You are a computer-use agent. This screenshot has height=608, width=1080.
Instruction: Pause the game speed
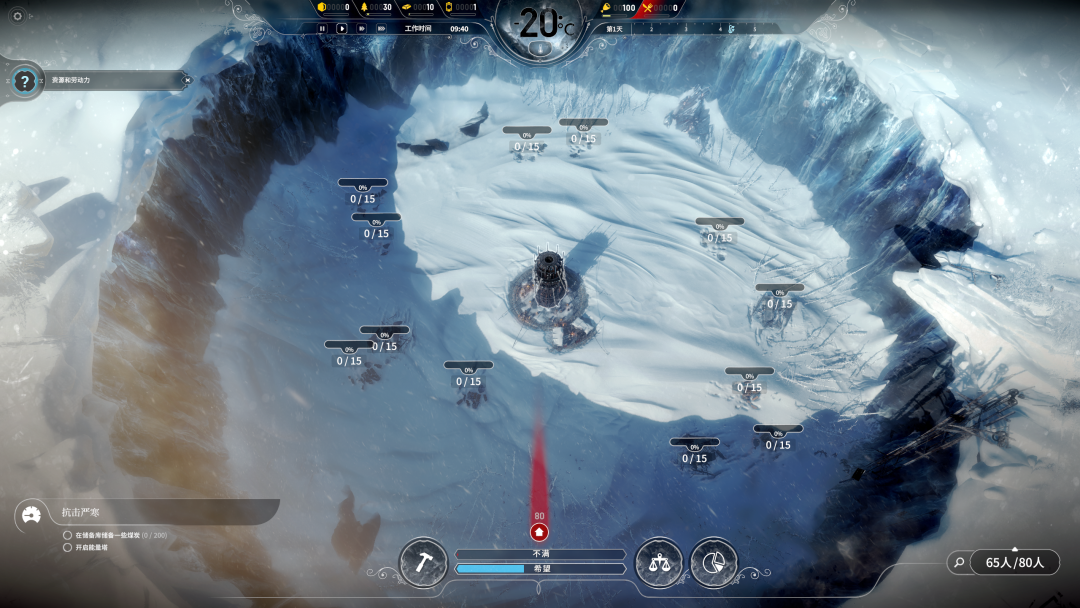(x=322, y=29)
